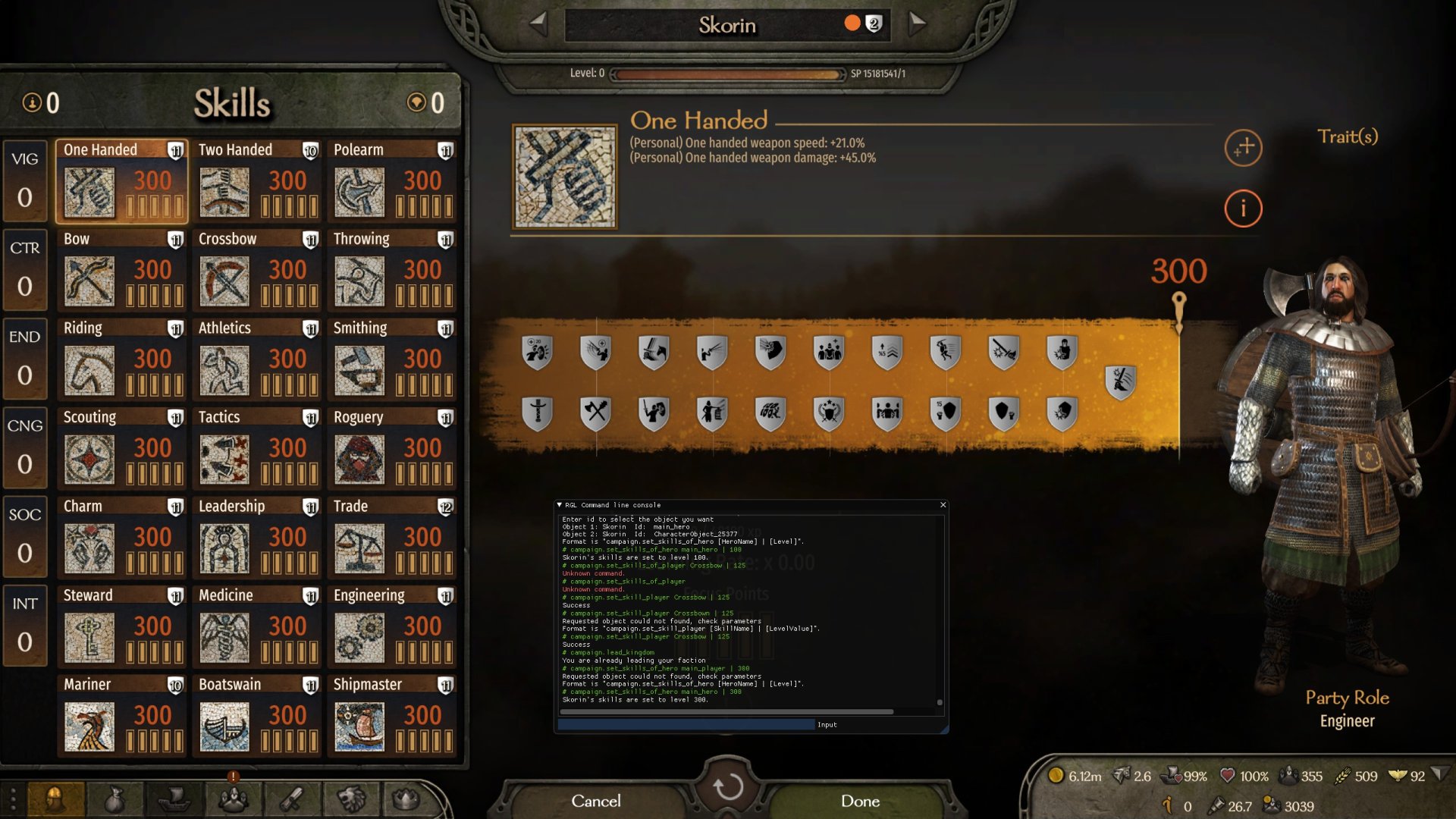Screen dimensions: 1456x819
Task: Select the Party Role Engineer label
Action: (1347, 721)
